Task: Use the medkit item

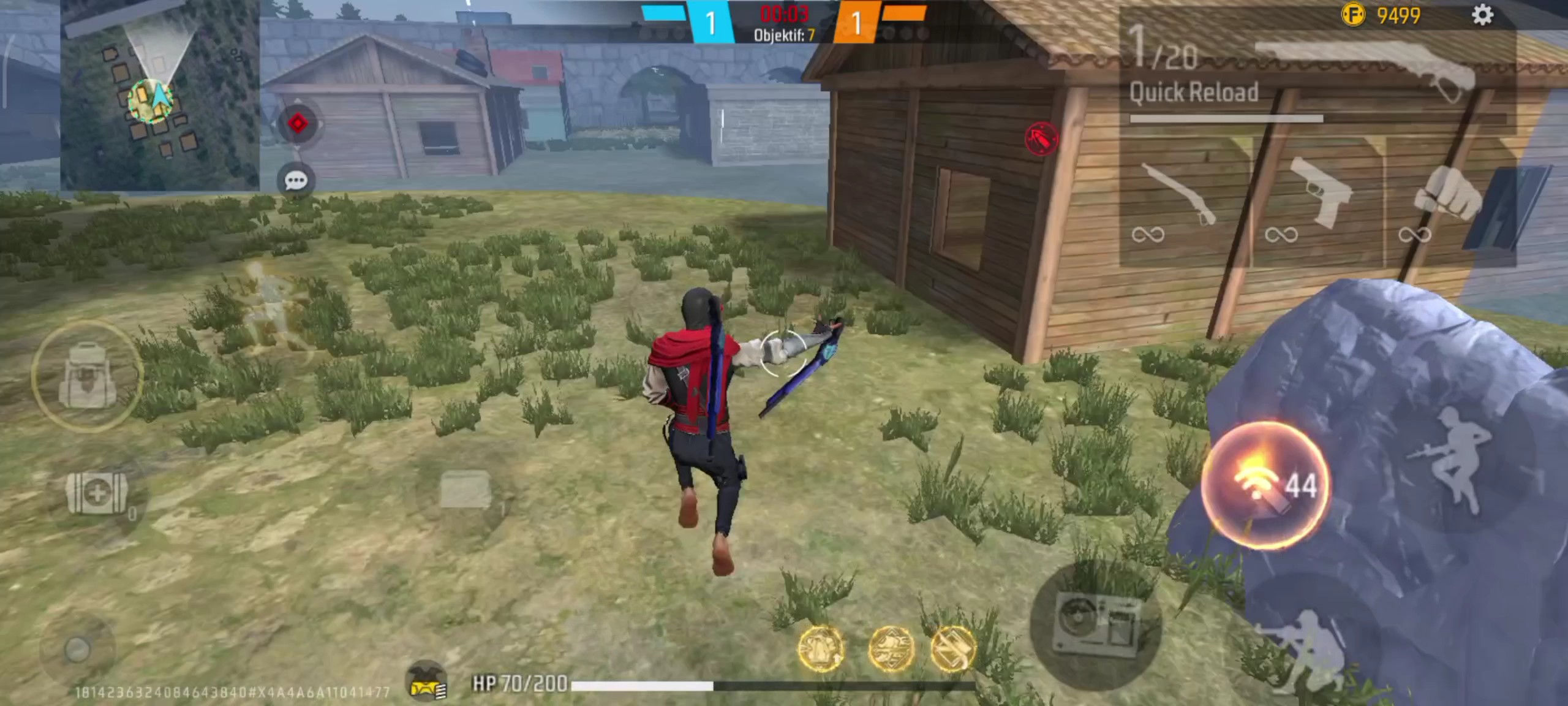Action: tap(96, 493)
